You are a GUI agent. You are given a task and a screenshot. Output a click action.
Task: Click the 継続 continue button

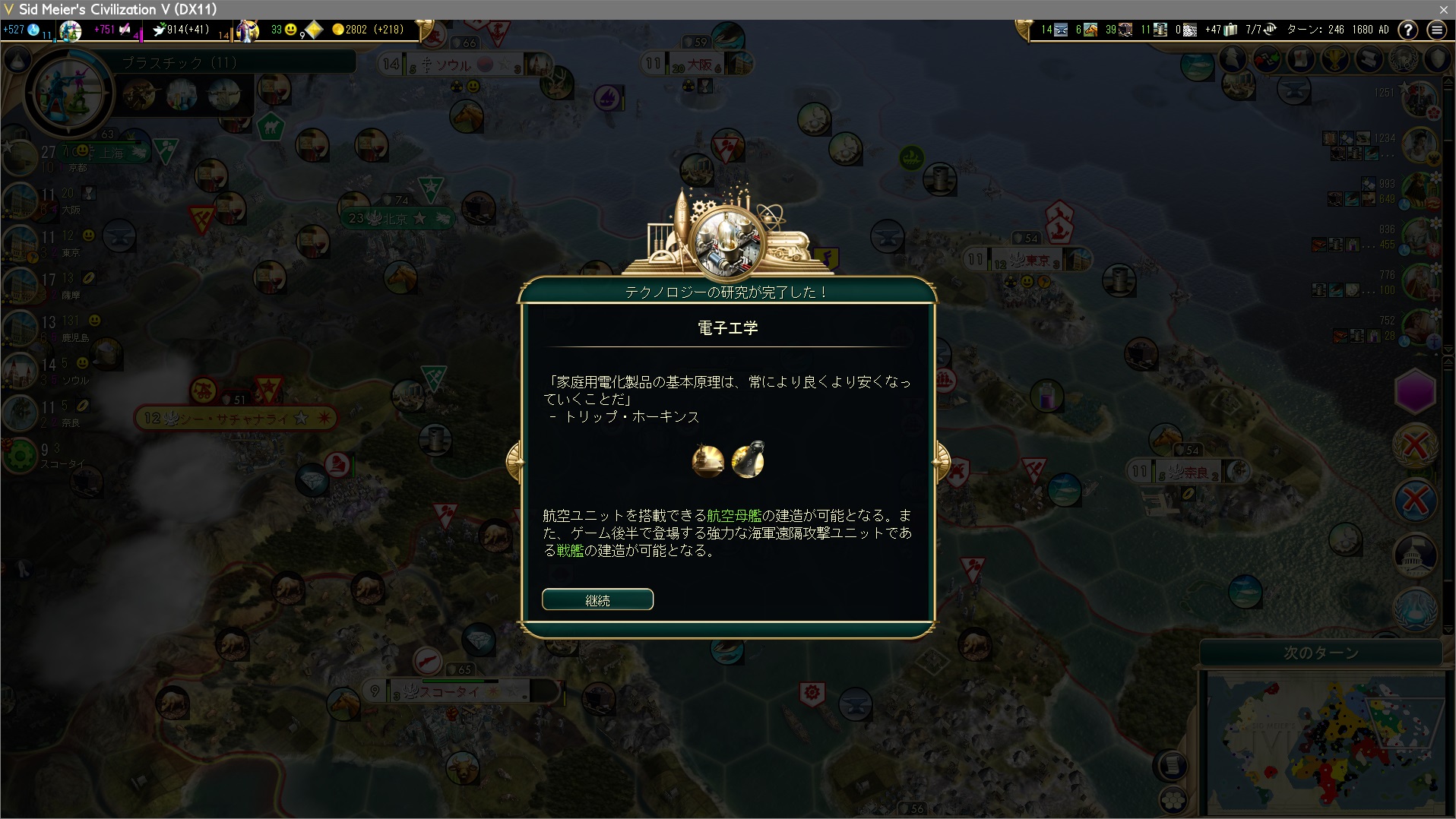tap(597, 599)
